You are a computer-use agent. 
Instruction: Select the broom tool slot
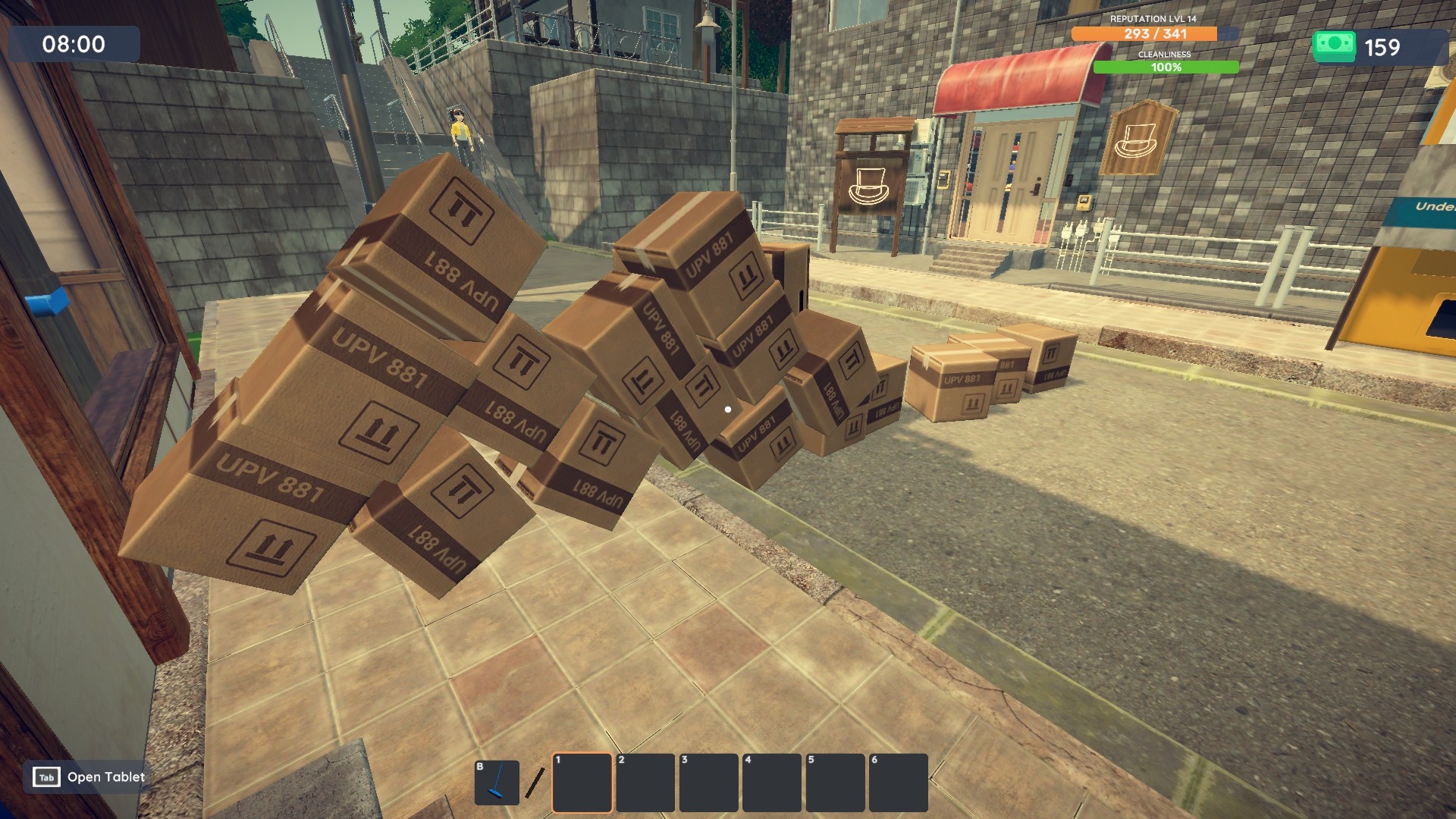(x=497, y=783)
